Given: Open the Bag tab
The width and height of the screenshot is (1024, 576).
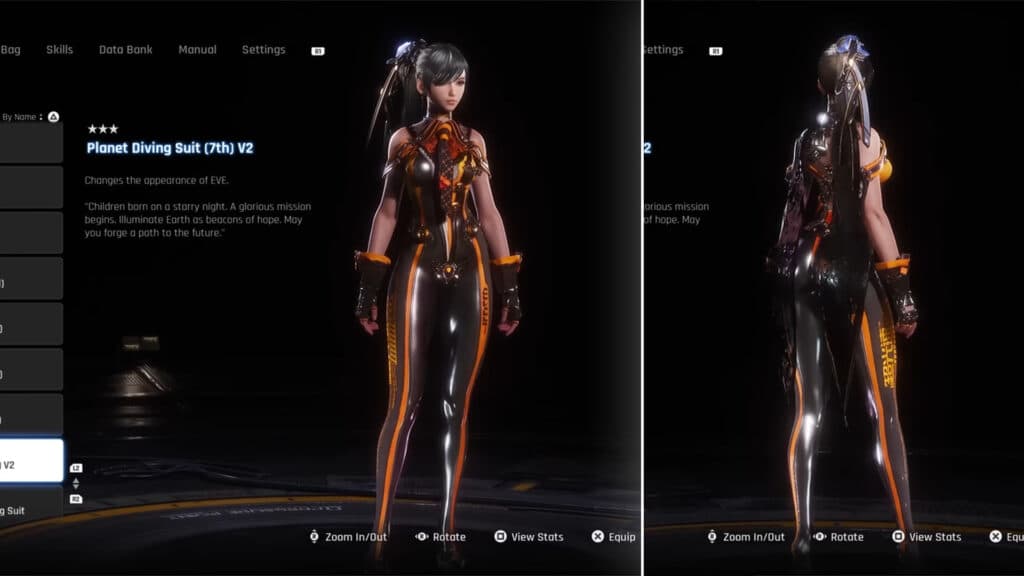Looking at the screenshot, I should point(11,50).
